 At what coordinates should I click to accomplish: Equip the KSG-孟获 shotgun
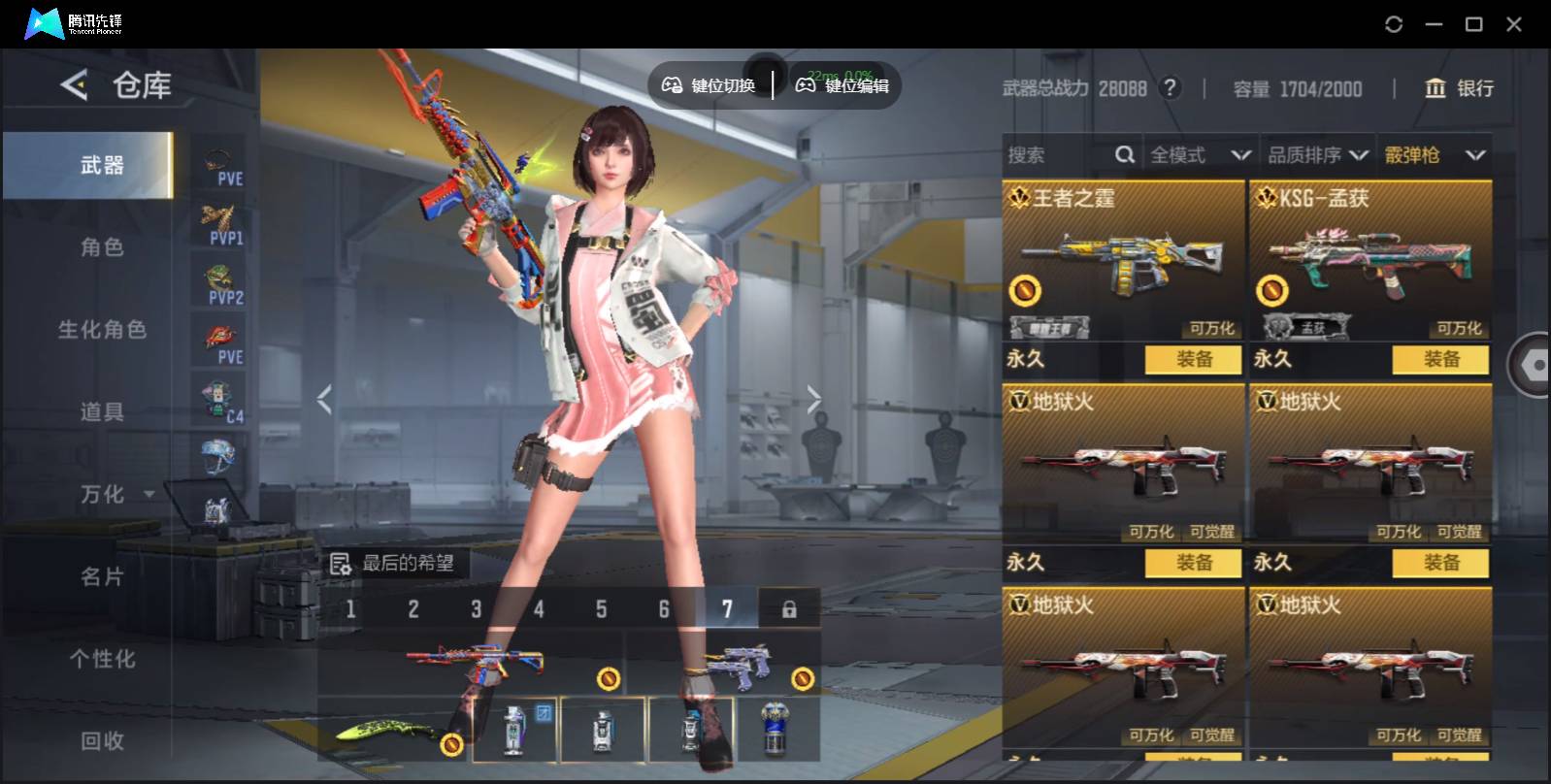click(x=1440, y=360)
